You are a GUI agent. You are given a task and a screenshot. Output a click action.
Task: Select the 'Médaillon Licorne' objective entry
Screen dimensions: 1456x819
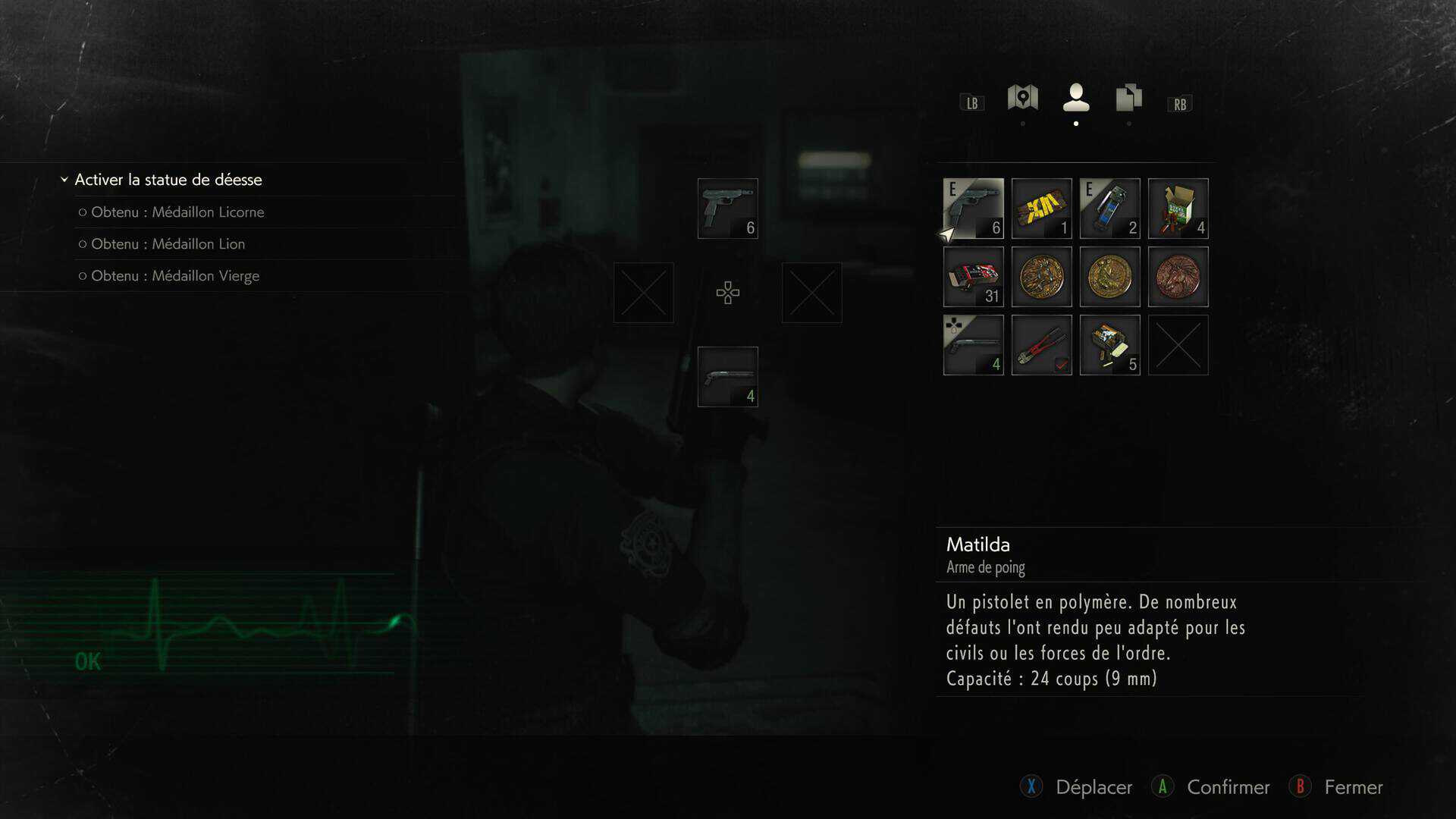tap(177, 212)
